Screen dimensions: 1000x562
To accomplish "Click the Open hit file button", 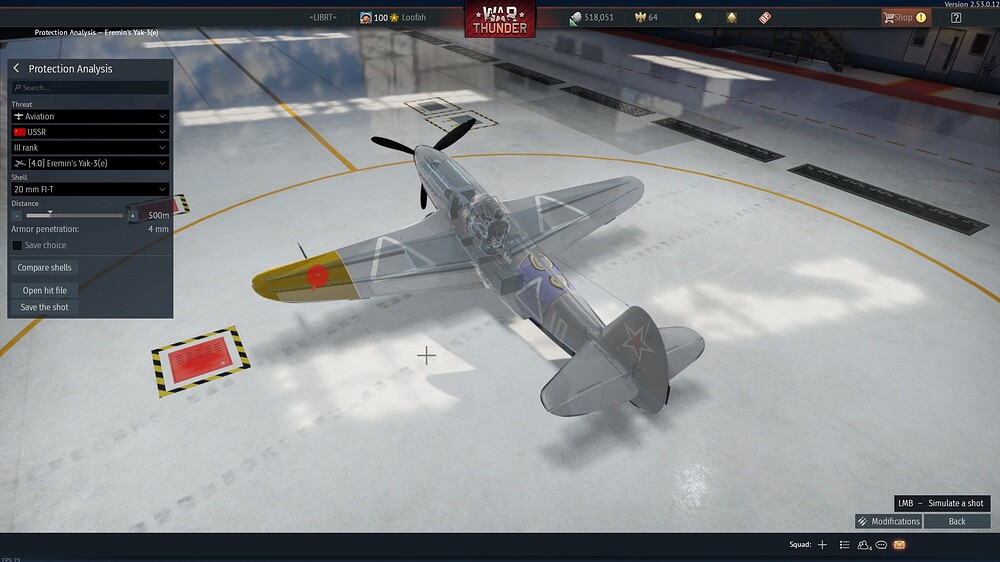I will point(45,291).
